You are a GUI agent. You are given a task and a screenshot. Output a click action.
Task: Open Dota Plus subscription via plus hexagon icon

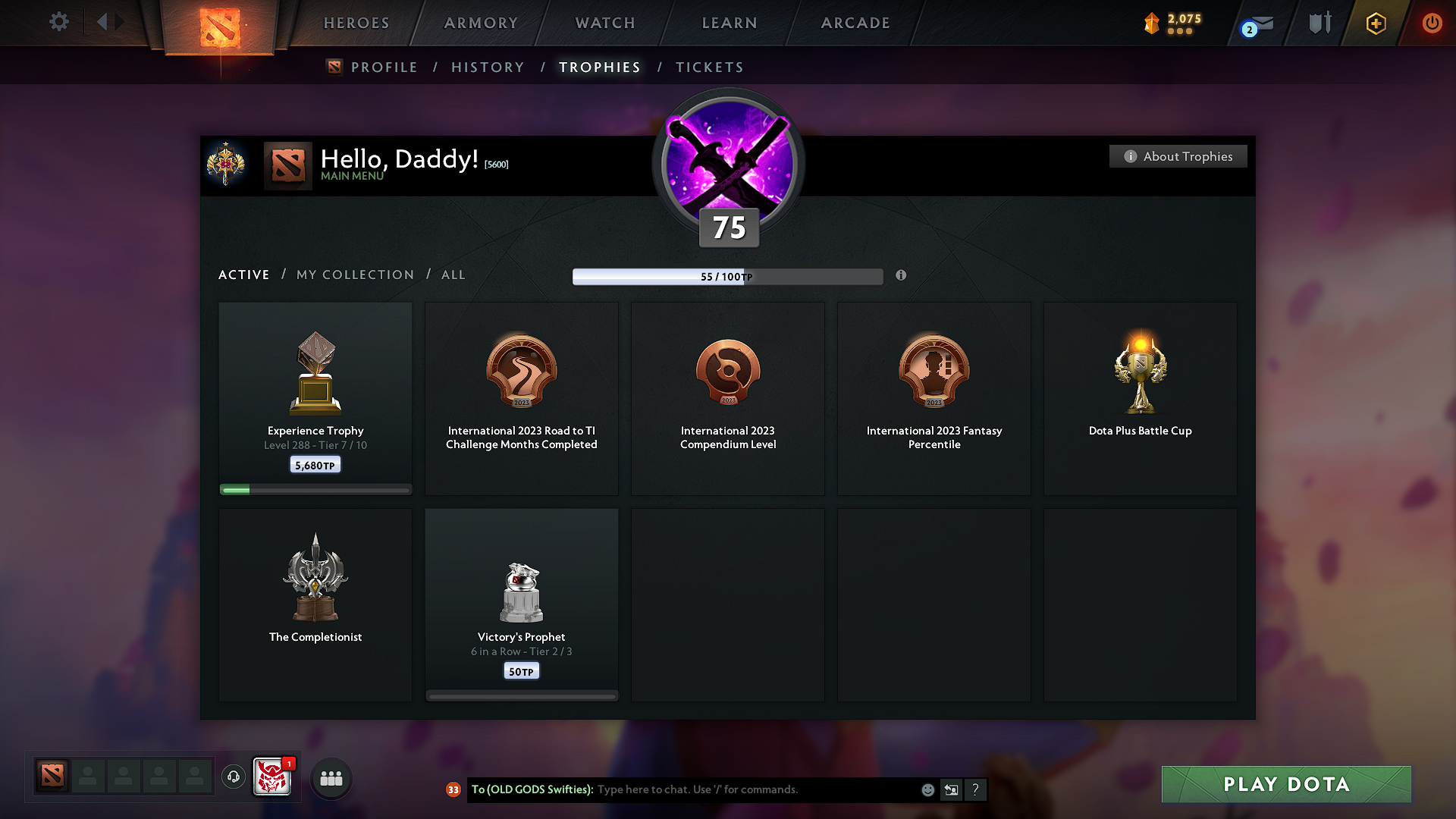(x=1375, y=23)
